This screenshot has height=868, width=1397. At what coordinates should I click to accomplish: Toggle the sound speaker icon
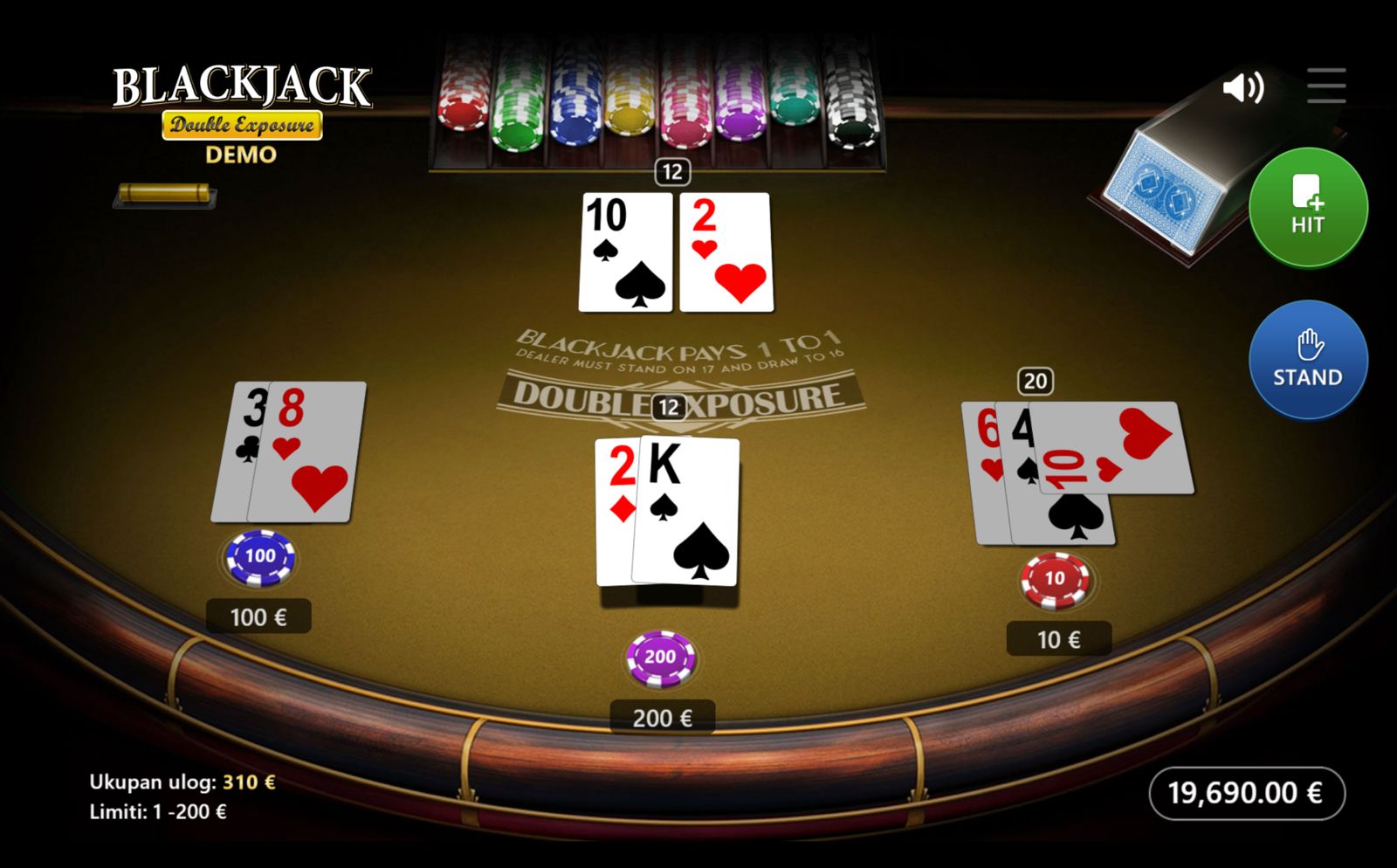1242,87
